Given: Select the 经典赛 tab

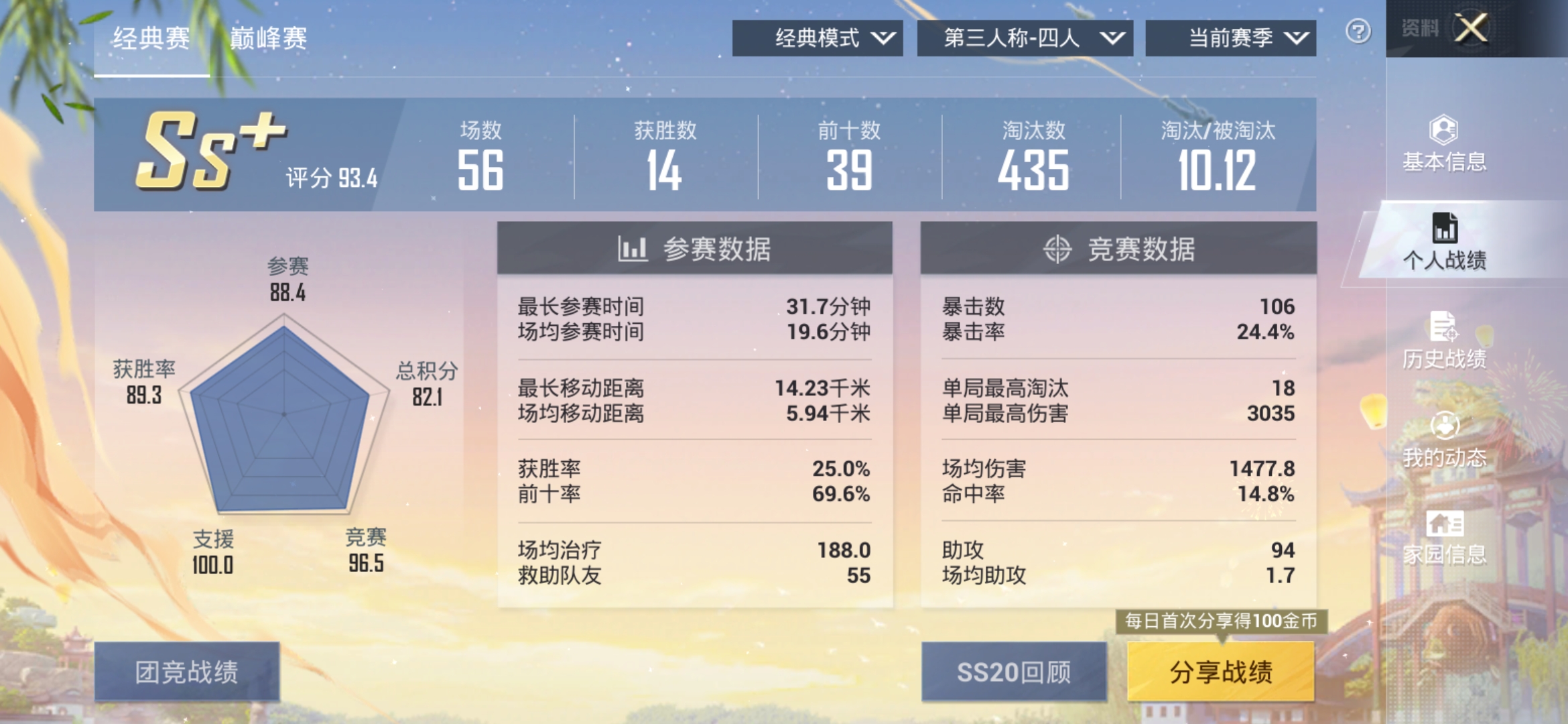Looking at the screenshot, I should pyautogui.click(x=149, y=39).
